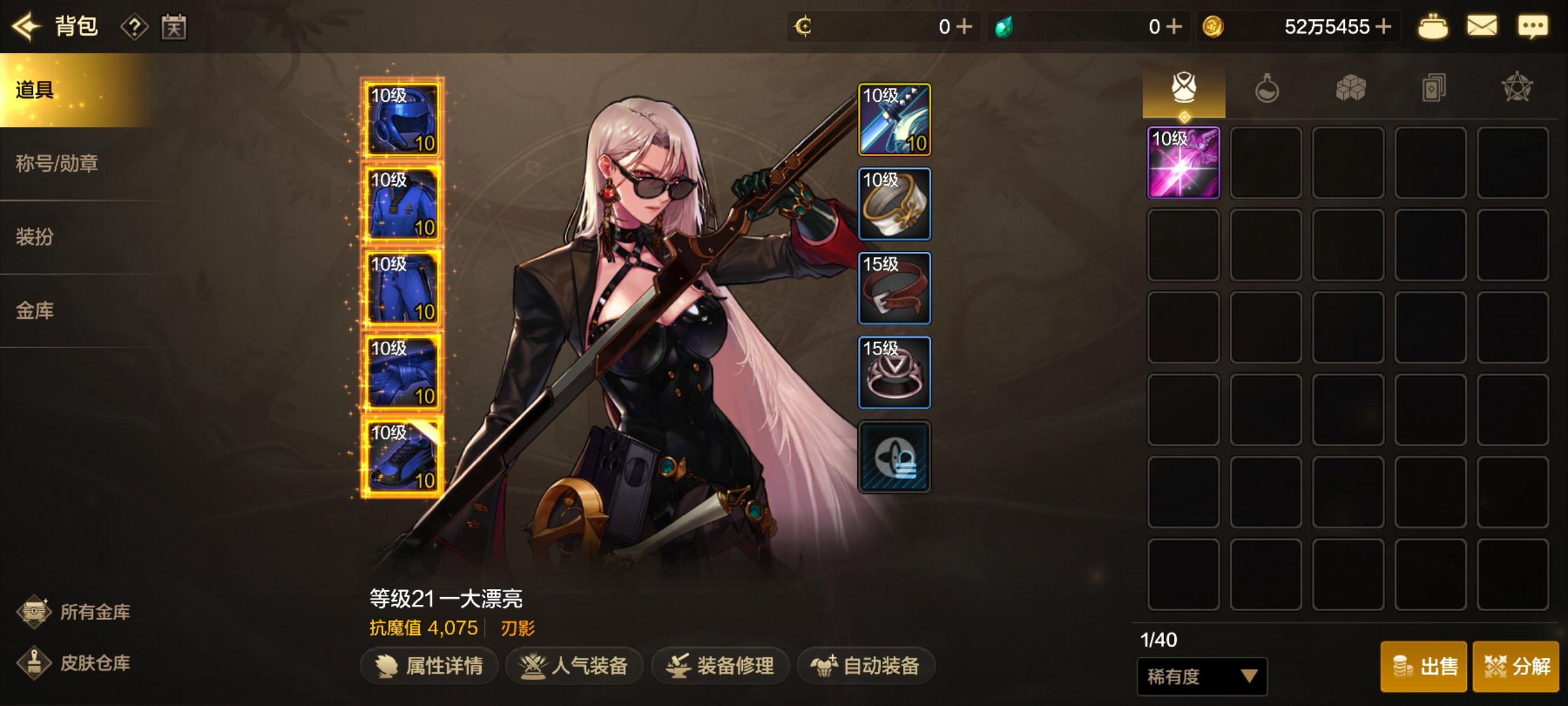
Task: Click the 出售 sell button
Action: pyautogui.click(x=1423, y=667)
